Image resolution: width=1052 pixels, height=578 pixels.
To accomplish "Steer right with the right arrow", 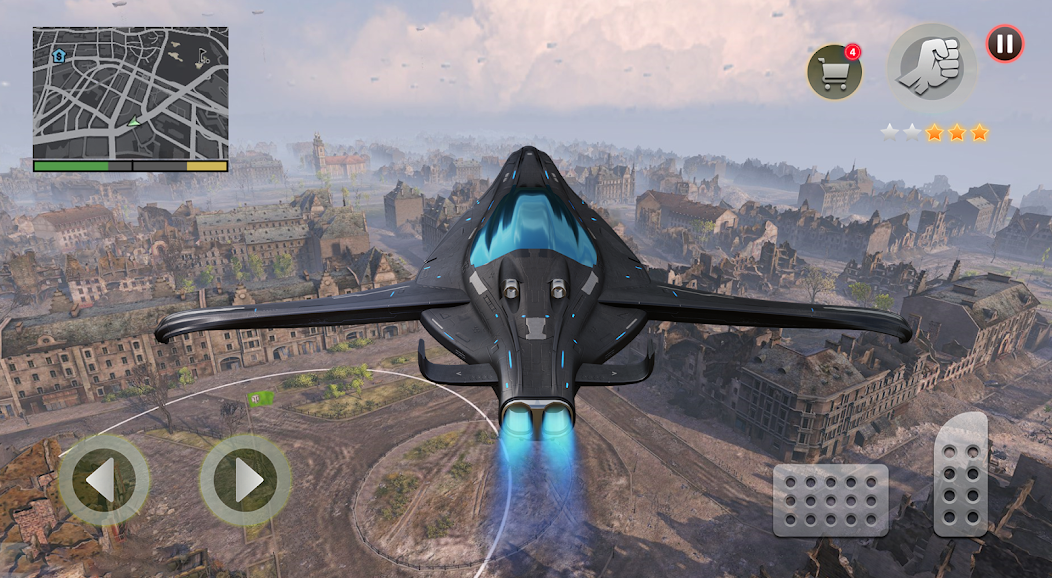I will pos(246,481).
